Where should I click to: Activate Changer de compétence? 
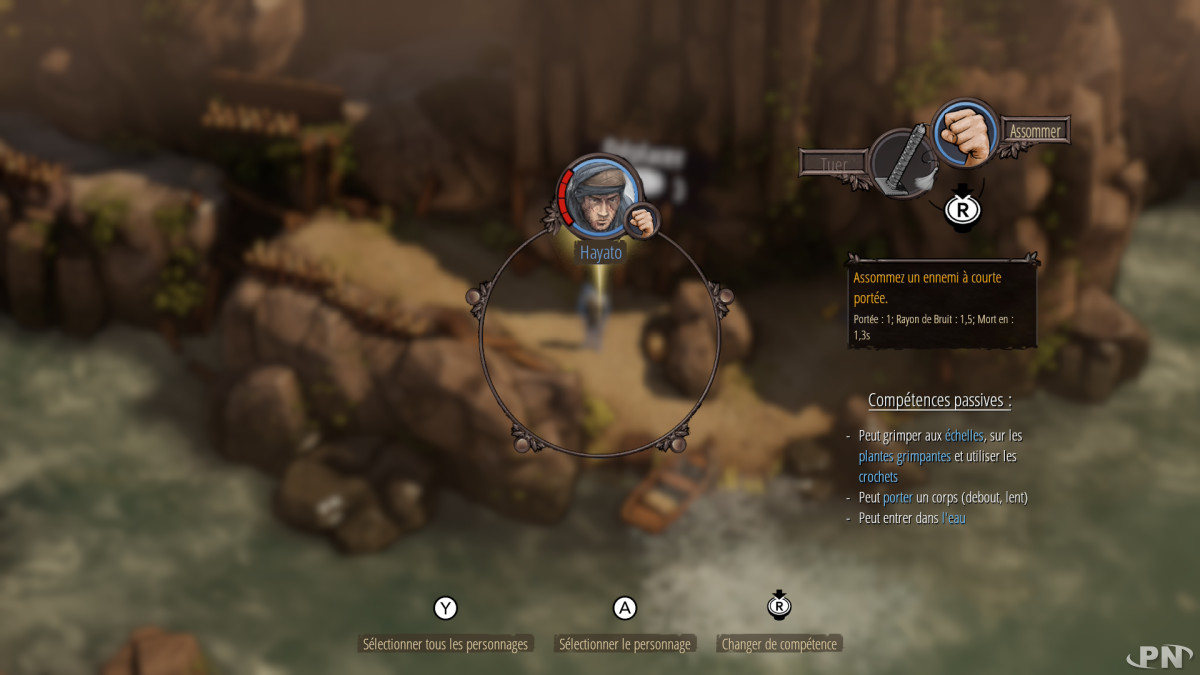pos(779,644)
